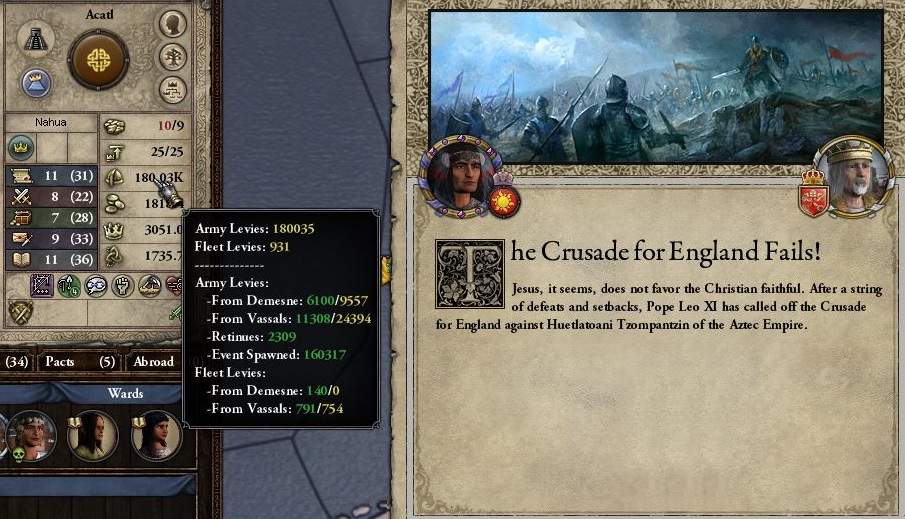Switch to the Pacts tab
The image size is (905, 519).
coord(60,361)
